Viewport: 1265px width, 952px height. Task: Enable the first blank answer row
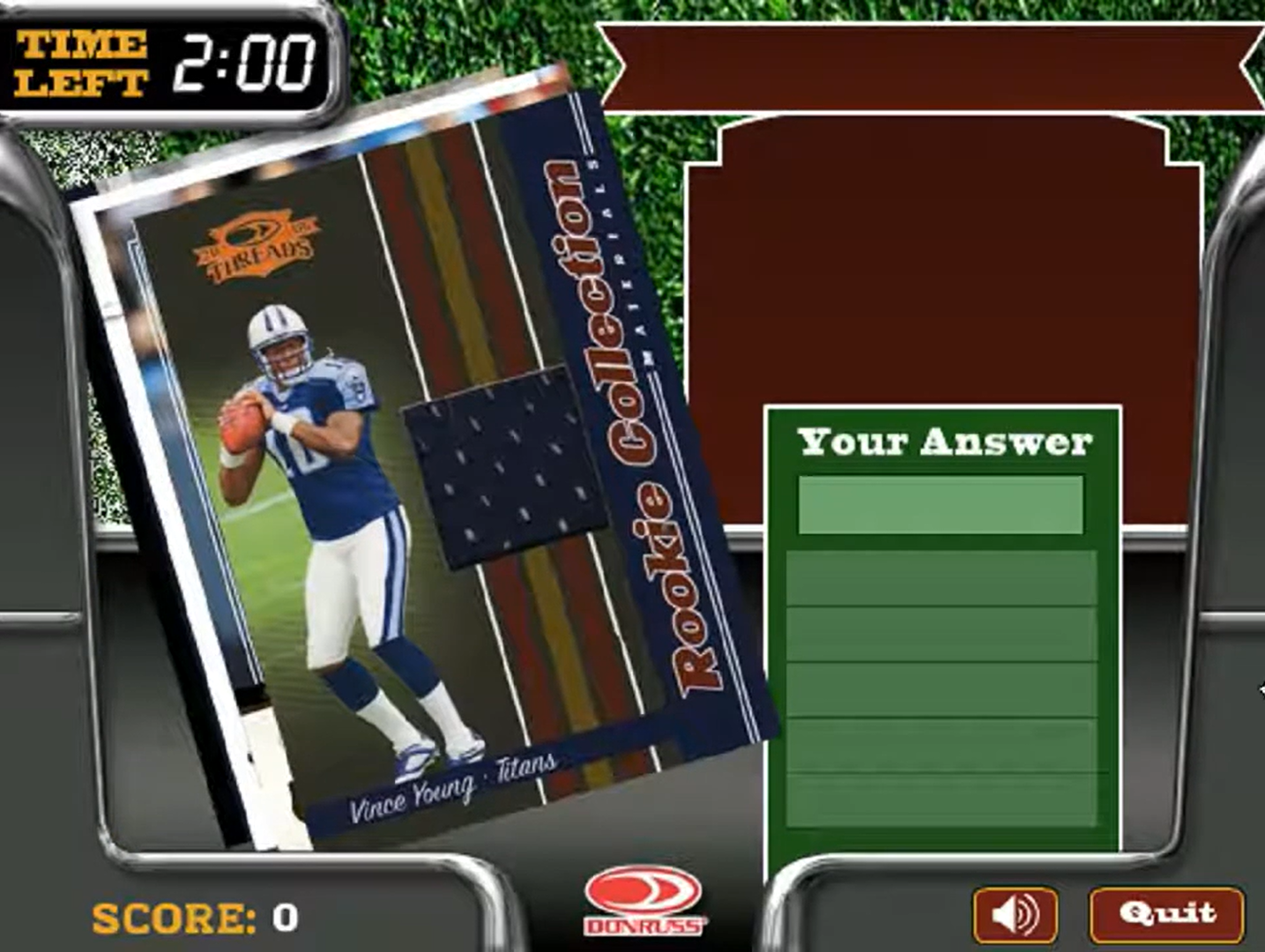[x=940, y=579]
